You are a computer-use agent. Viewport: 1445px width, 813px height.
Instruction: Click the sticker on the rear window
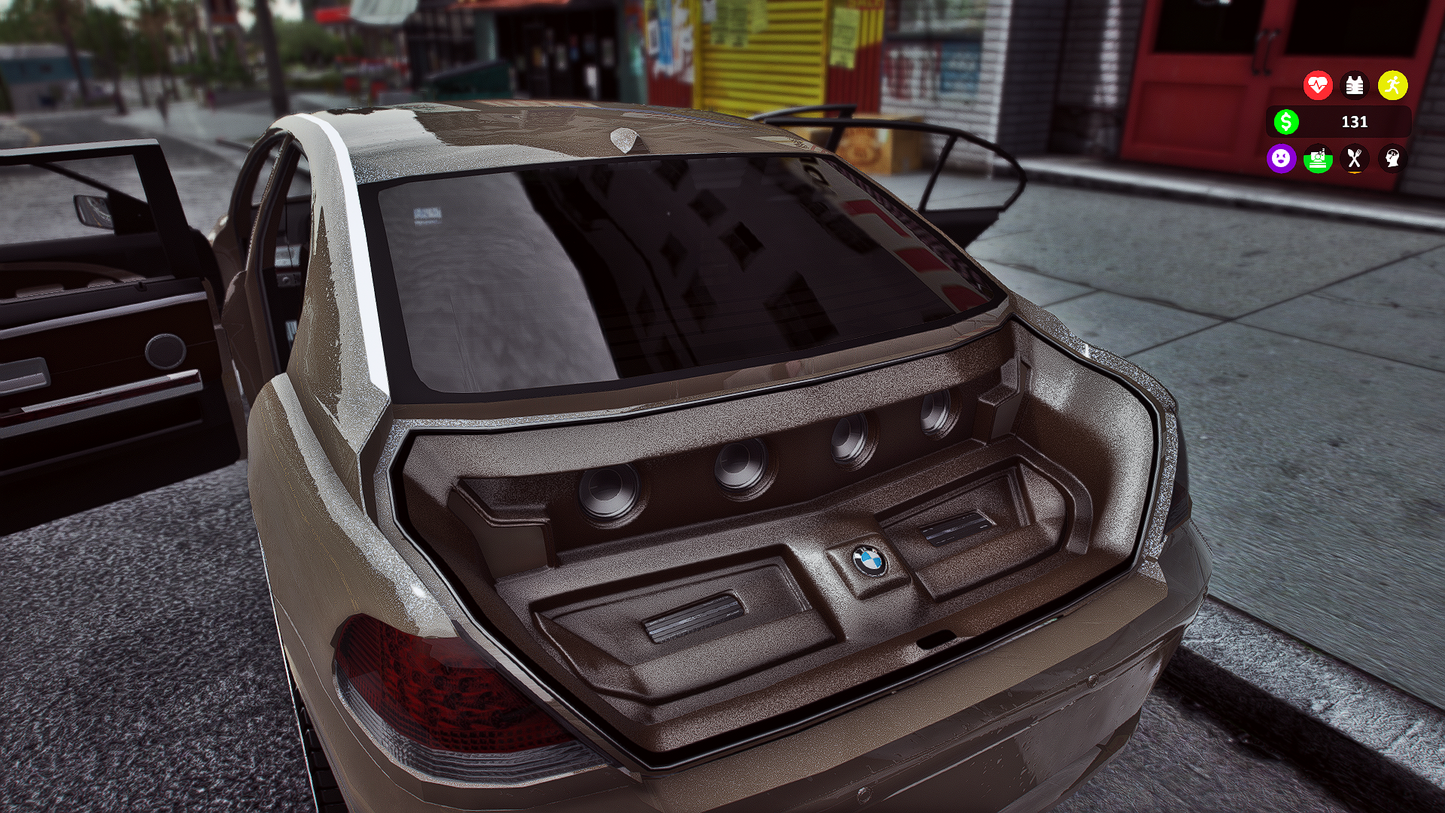(426, 213)
